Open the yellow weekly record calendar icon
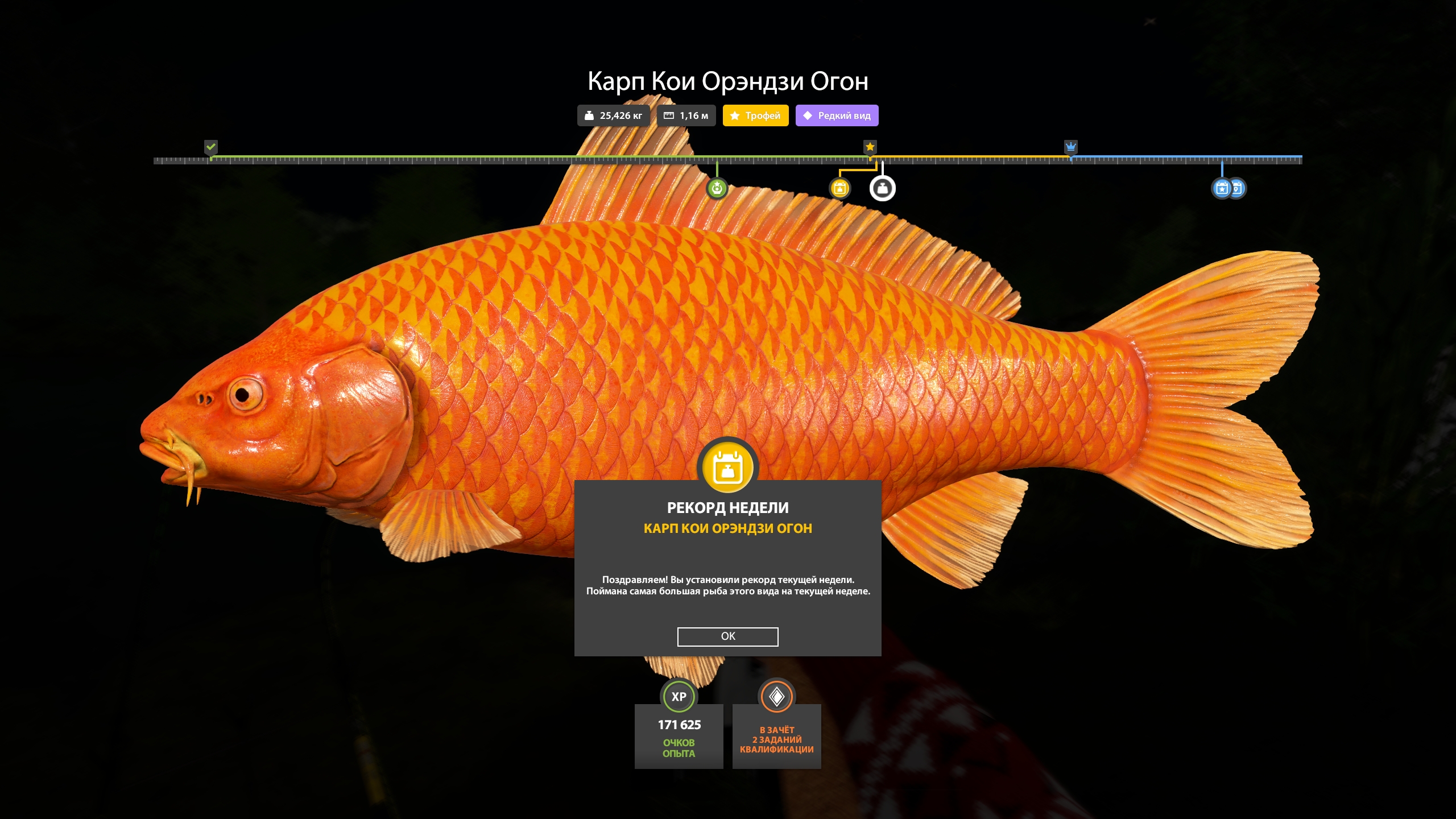 click(x=839, y=187)
